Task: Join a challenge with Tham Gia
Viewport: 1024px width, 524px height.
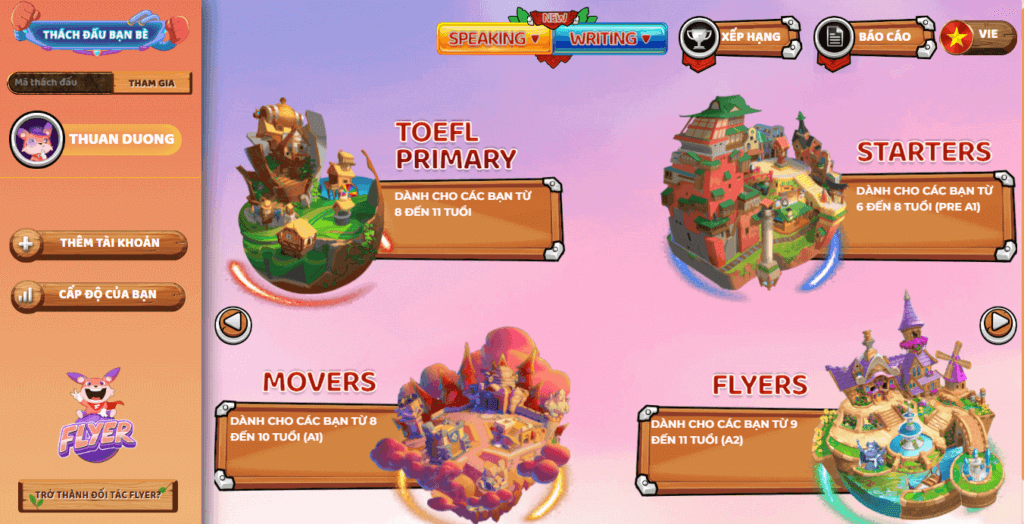Action: pos(151,83)
